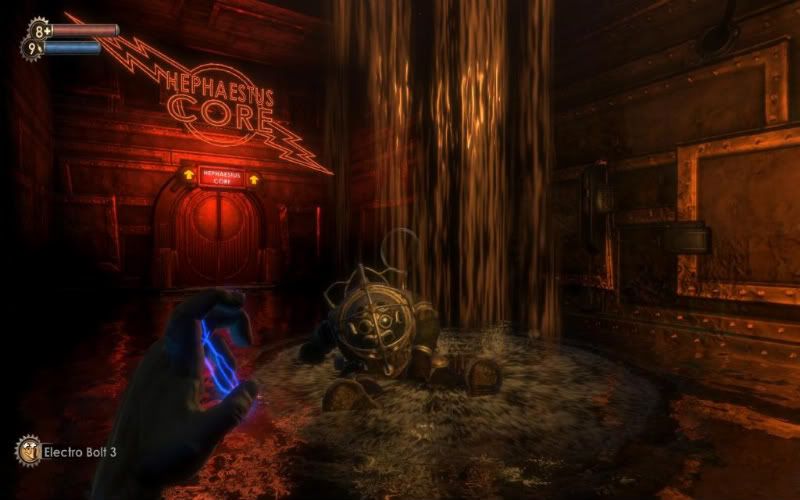Screen dimensions: 800x500
Task: Select the Electro Bolt 3 plasmid icon
Action: [27, 450]
